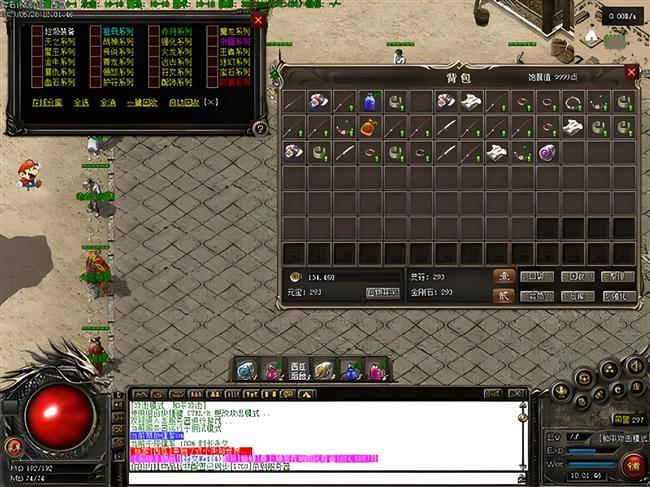The width and height of the screenshot is (650, 487).
Task: Select the blue potion bottle in backpack
Action: click(x=369, y=101)
